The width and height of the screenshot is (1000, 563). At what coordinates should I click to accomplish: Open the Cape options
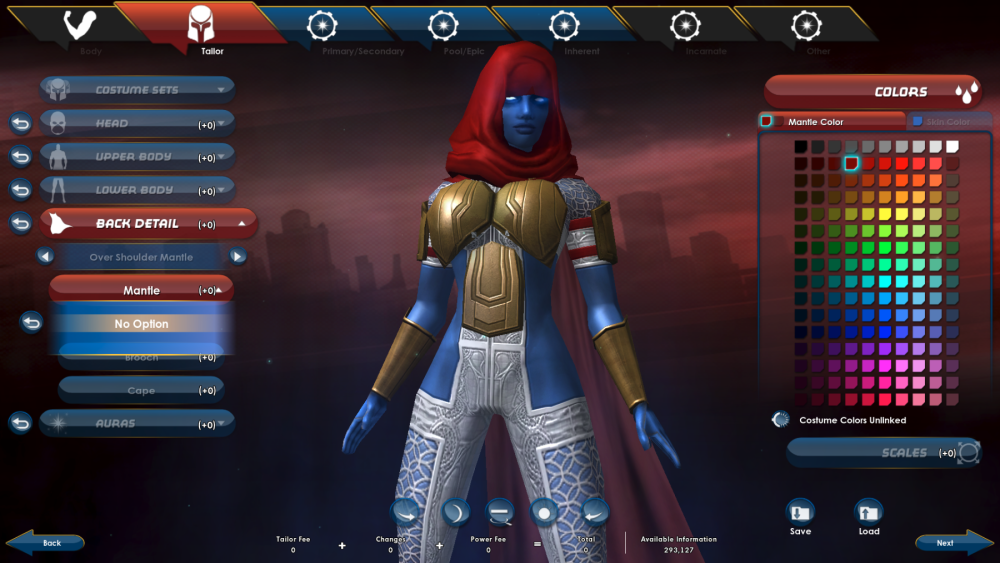[141, 391]
